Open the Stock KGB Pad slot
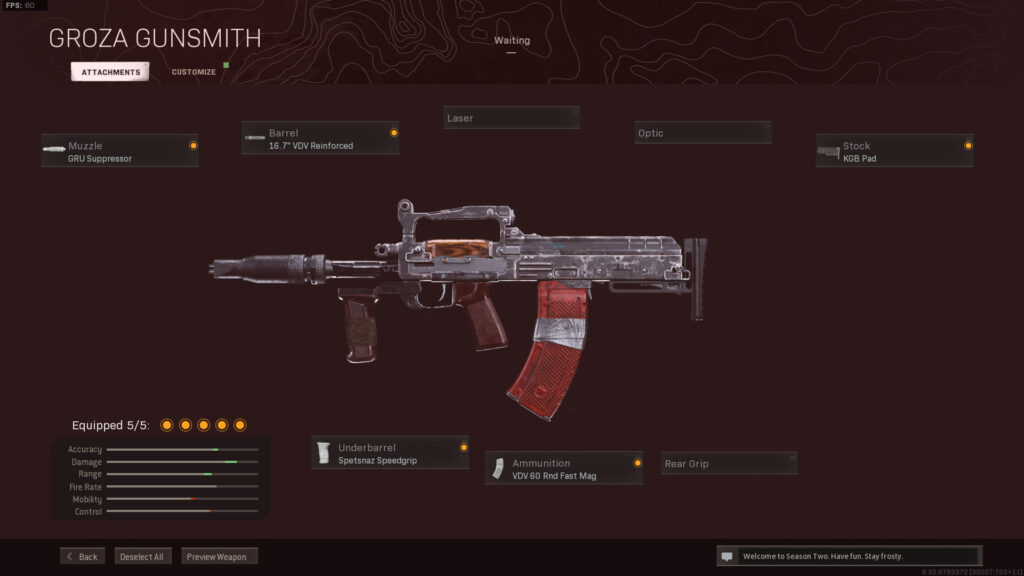 click(894, 151)
